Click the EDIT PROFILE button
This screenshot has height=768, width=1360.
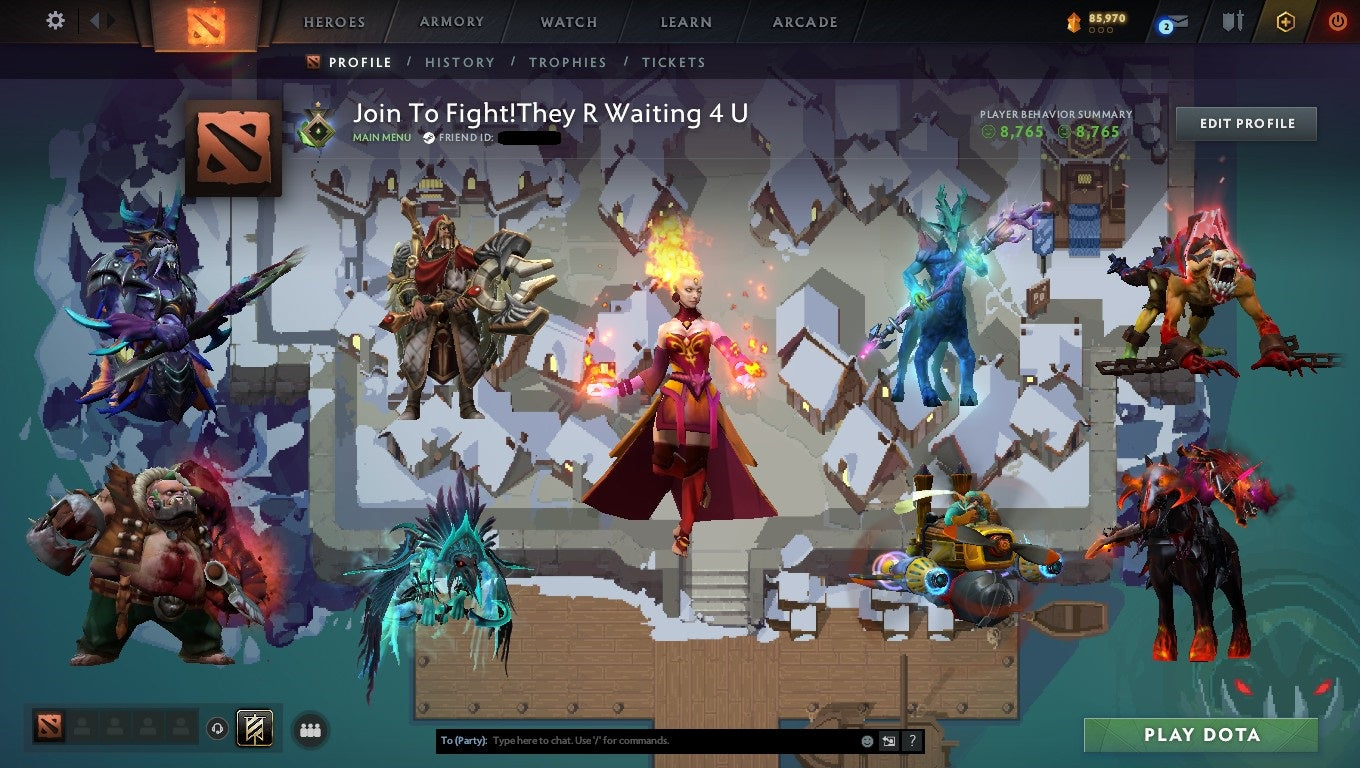pyautogui.click(x=1246, y=123)
